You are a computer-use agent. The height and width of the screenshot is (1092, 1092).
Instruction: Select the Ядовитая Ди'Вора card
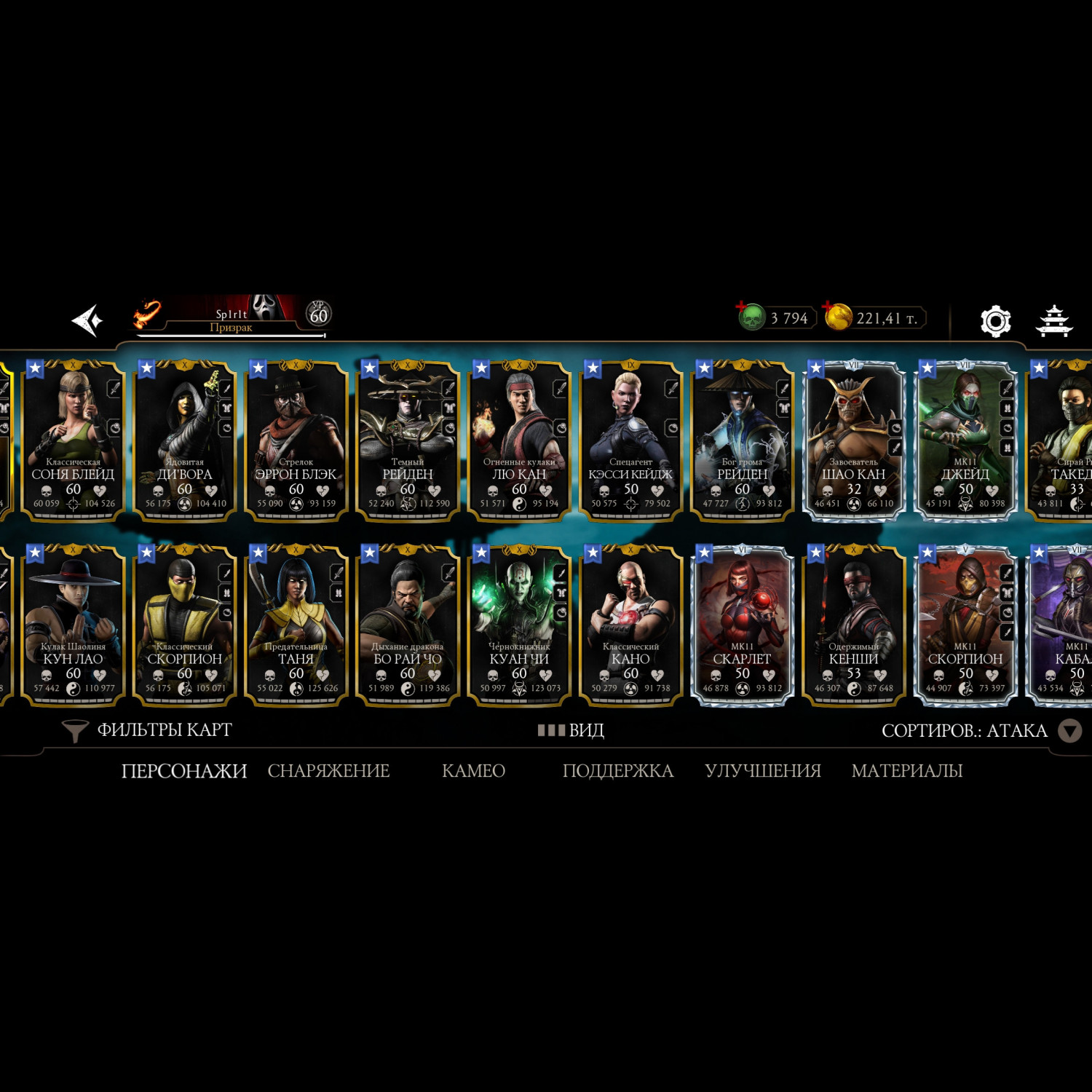pos(185,440)
